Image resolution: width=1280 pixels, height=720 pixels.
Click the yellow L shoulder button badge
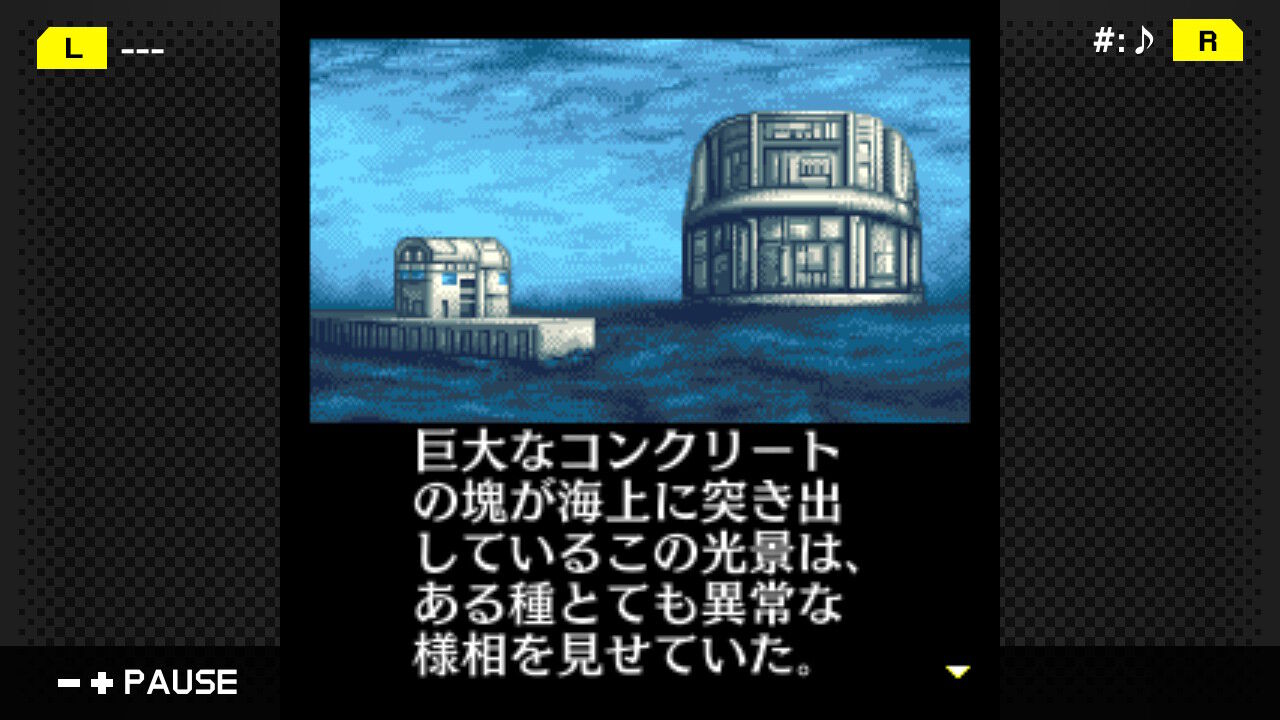[70, 46]
